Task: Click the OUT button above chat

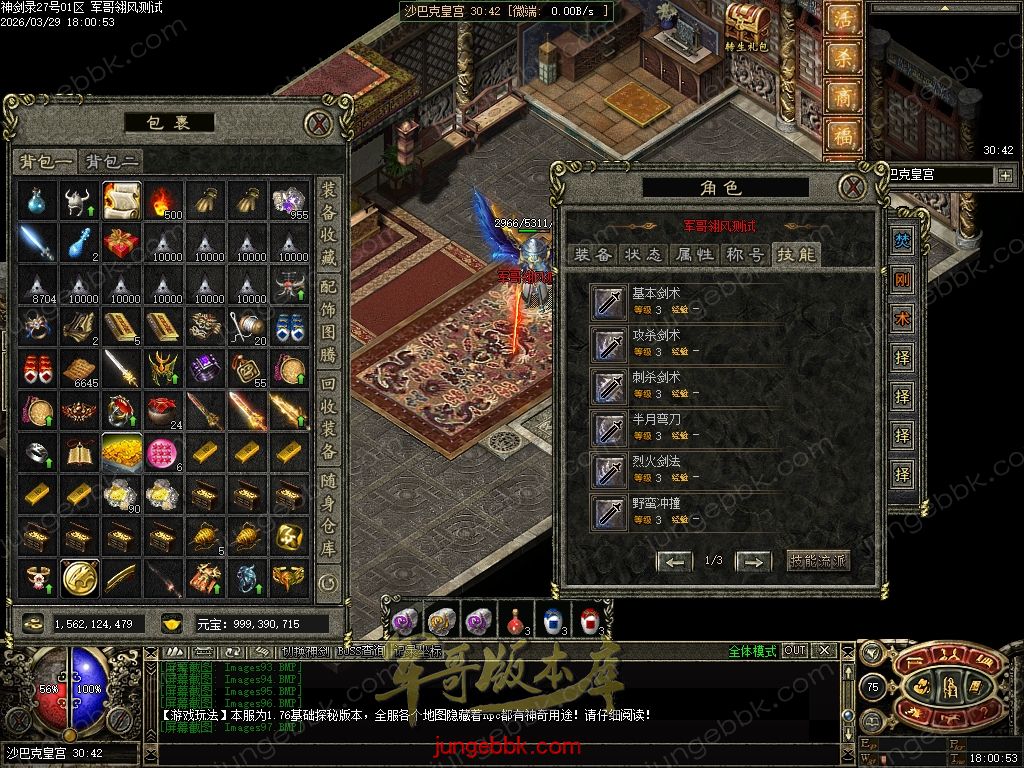Action: tap(794, 650)
